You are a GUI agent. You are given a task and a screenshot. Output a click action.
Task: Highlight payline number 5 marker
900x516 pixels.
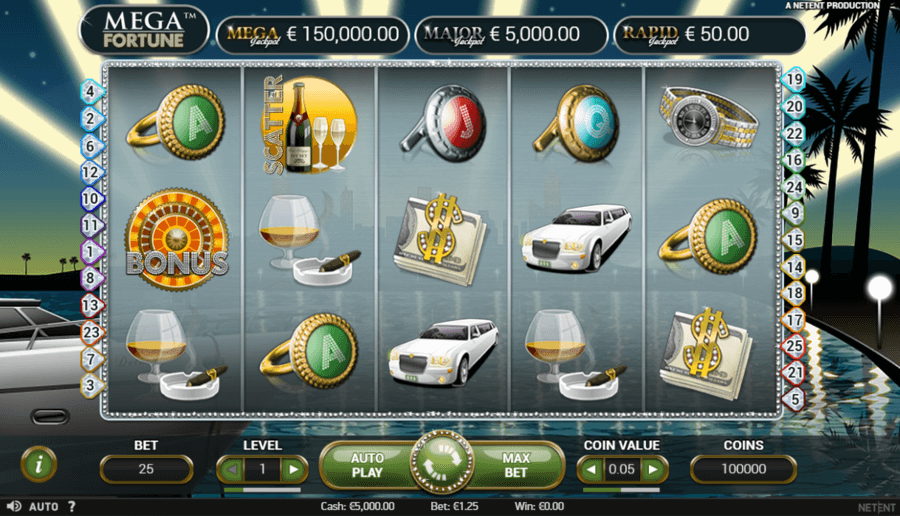[x=794, y=399]
